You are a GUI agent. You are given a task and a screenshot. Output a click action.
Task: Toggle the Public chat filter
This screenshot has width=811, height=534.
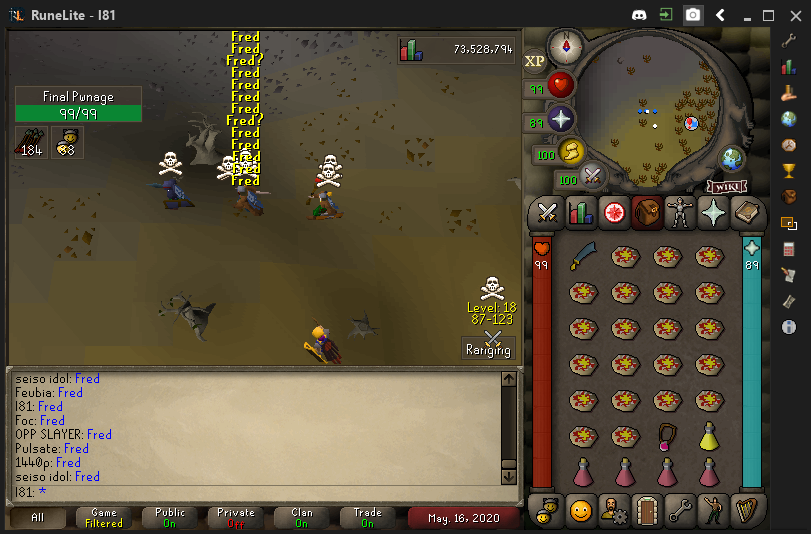pyautogui.click(x=170, y=517)
